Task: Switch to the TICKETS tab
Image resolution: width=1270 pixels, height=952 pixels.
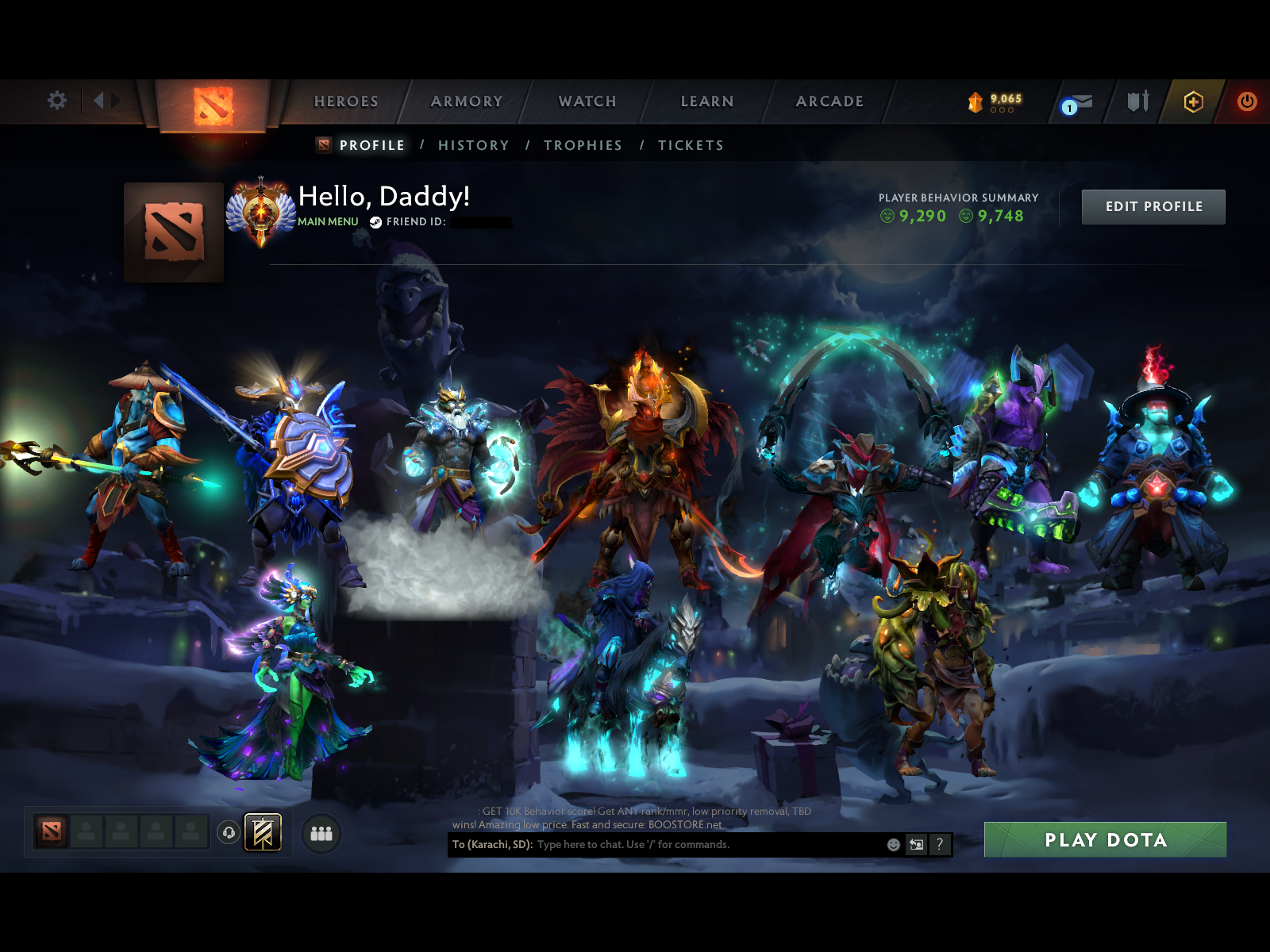Action: (x=691, y=145)
